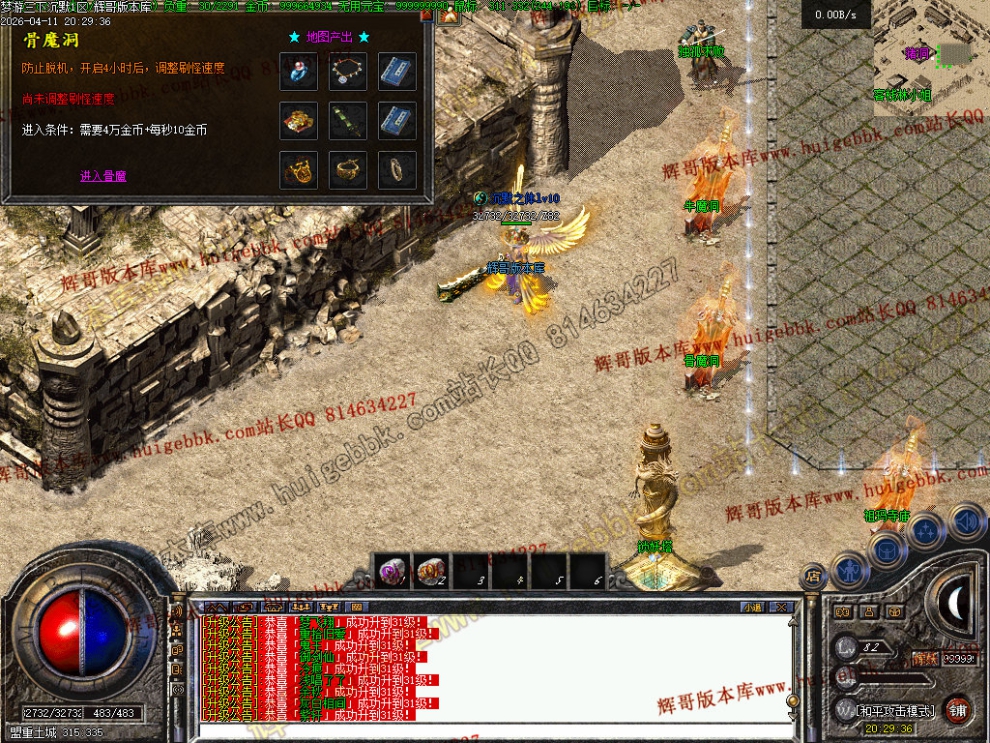990x743 pixels.
Task: Click the chat text input field
Action: click(x=490, y=731)
